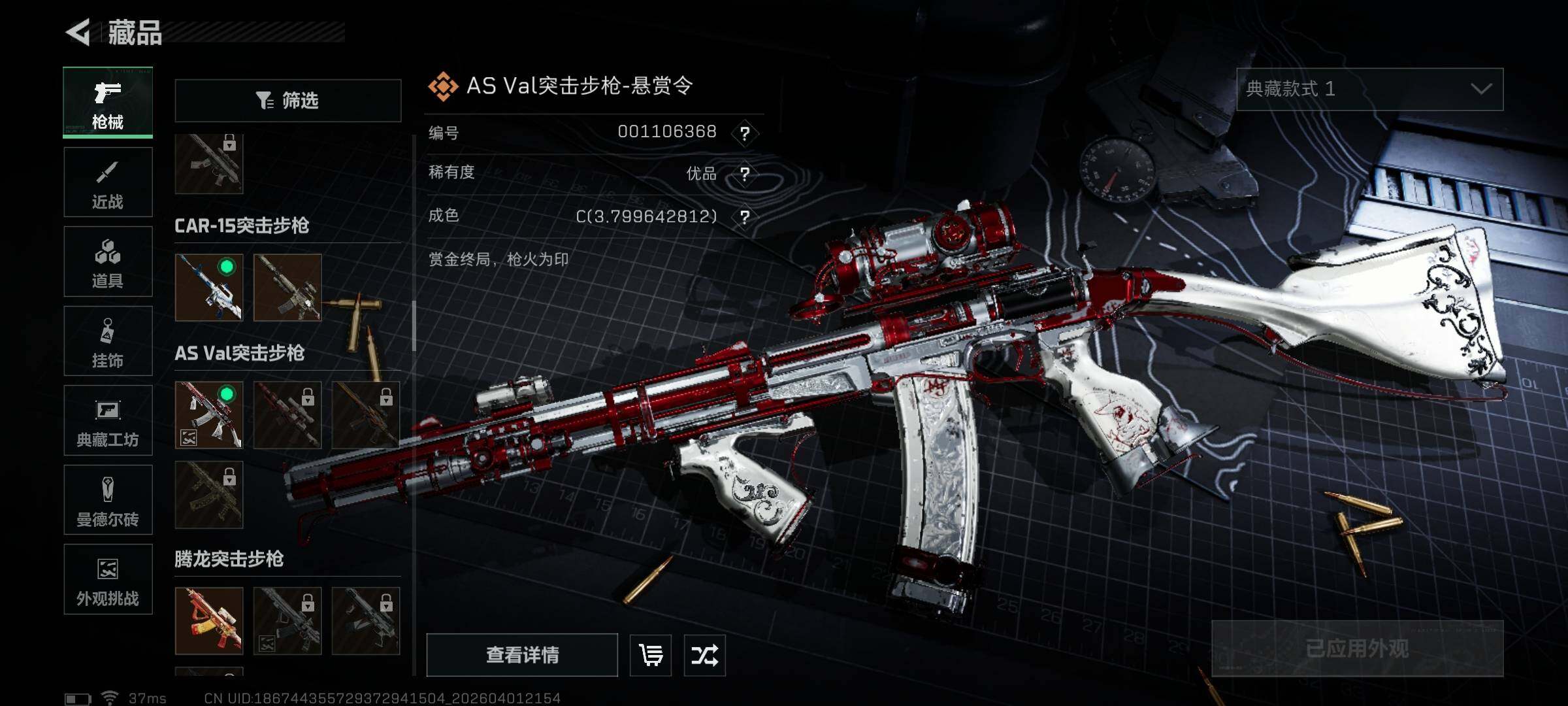Expand the 典藏款式 1 dropdown
The image size is (1568, 706).
pos(1369,90)
